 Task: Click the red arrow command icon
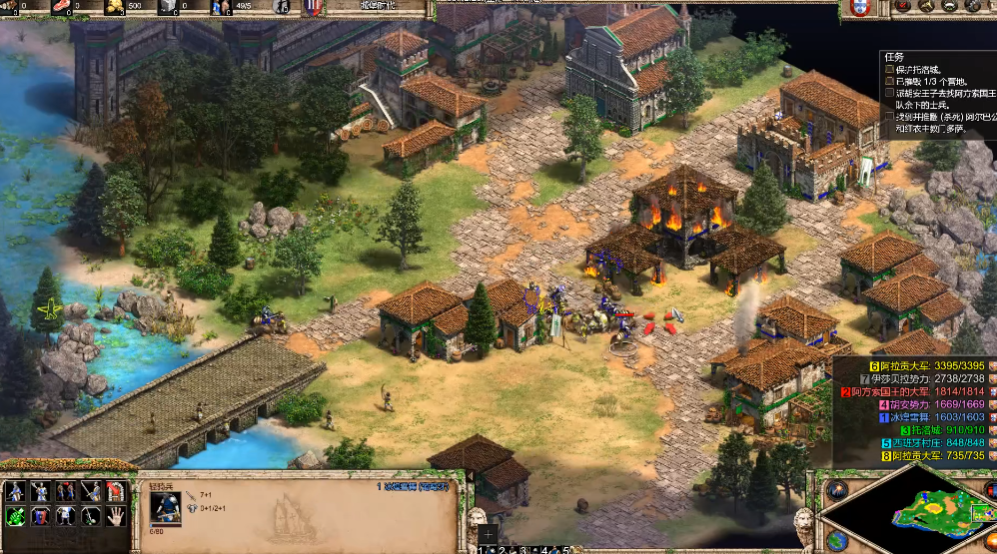pyautogui.click(x=116, y=491)
